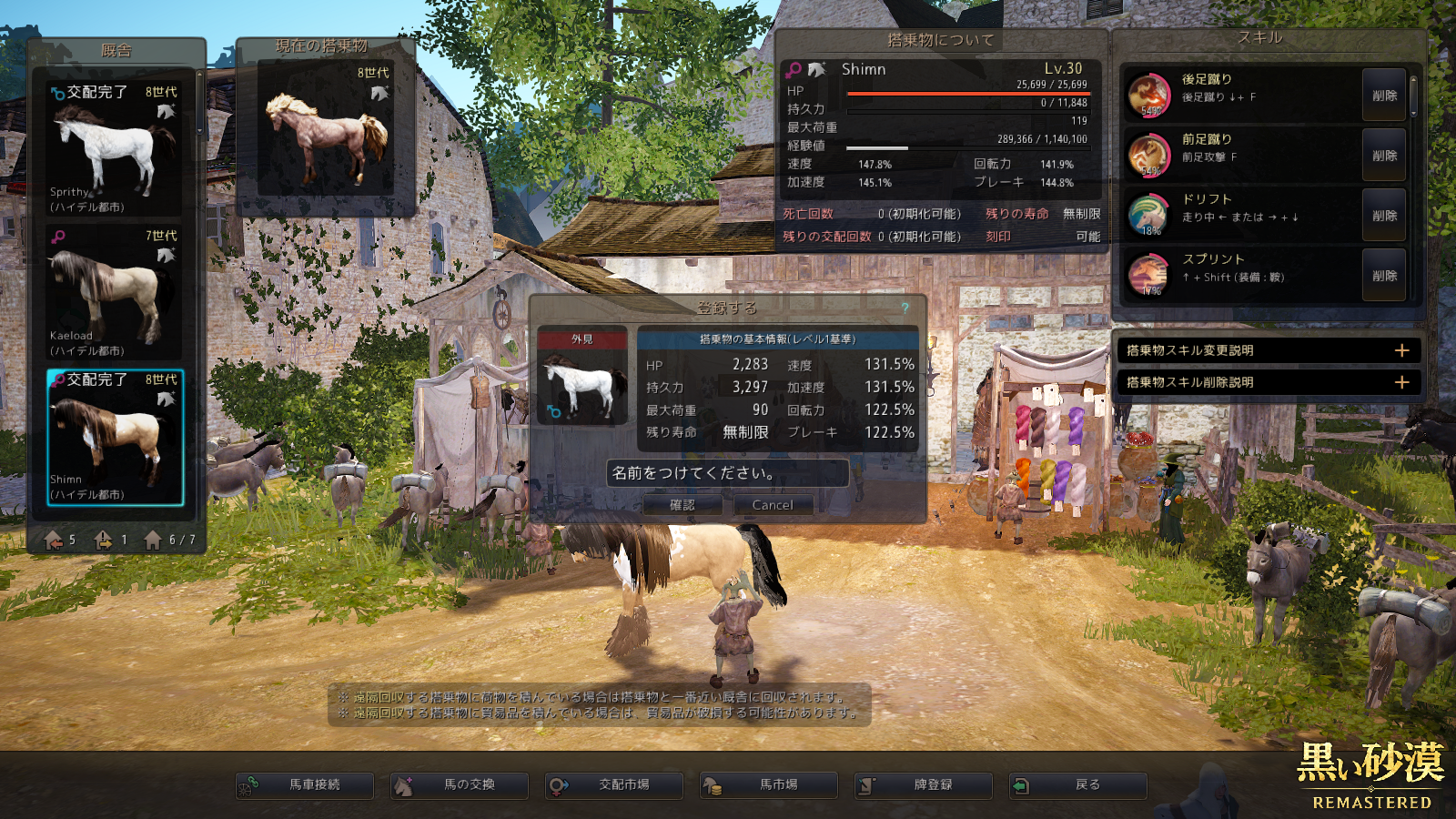Delete the 前足蹴り skill
Viewport: 1456px width, 819px height.
pyautogui.click(x=1384, y=156)
